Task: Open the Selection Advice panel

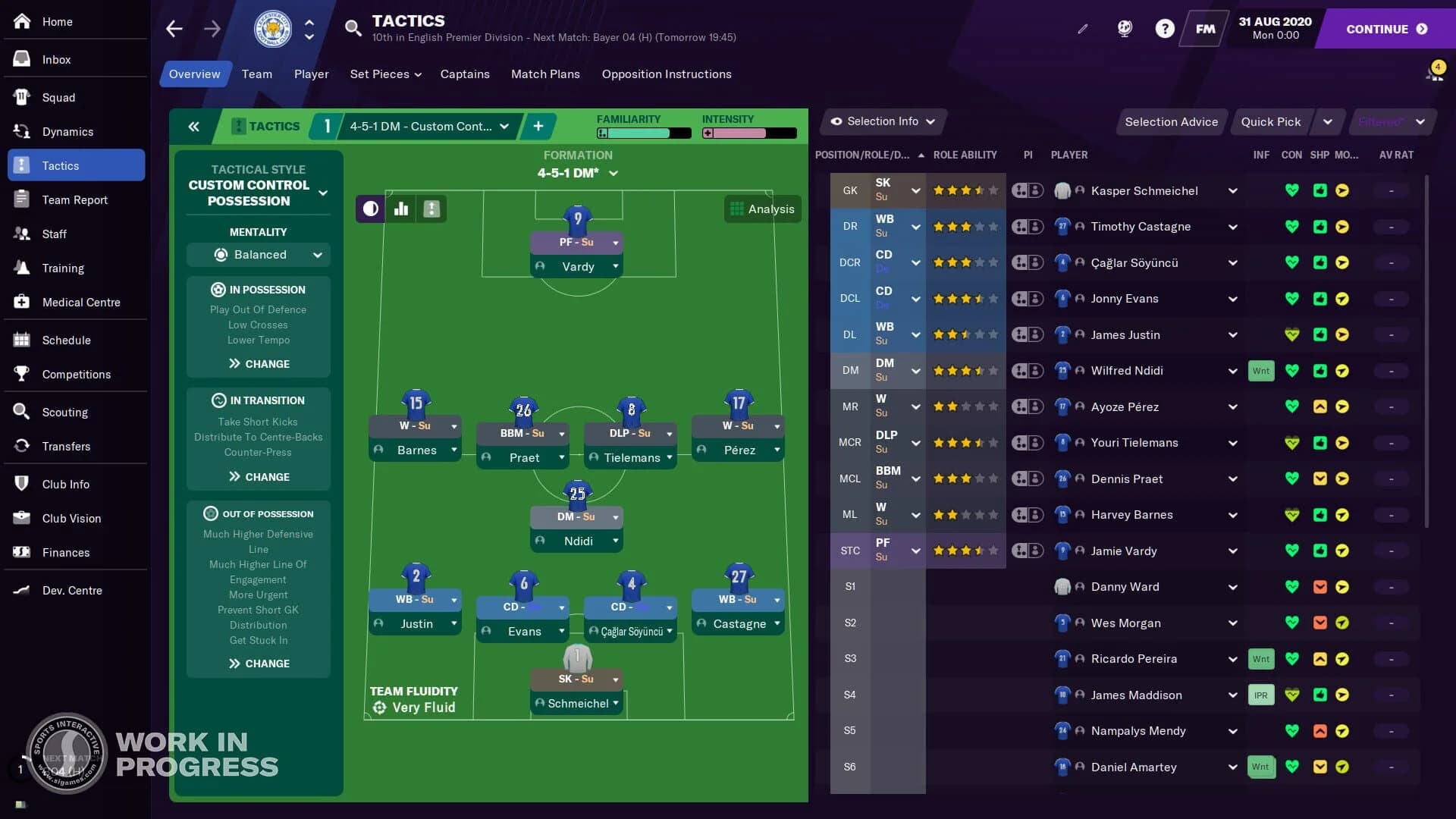Action: click(1171, 121)
